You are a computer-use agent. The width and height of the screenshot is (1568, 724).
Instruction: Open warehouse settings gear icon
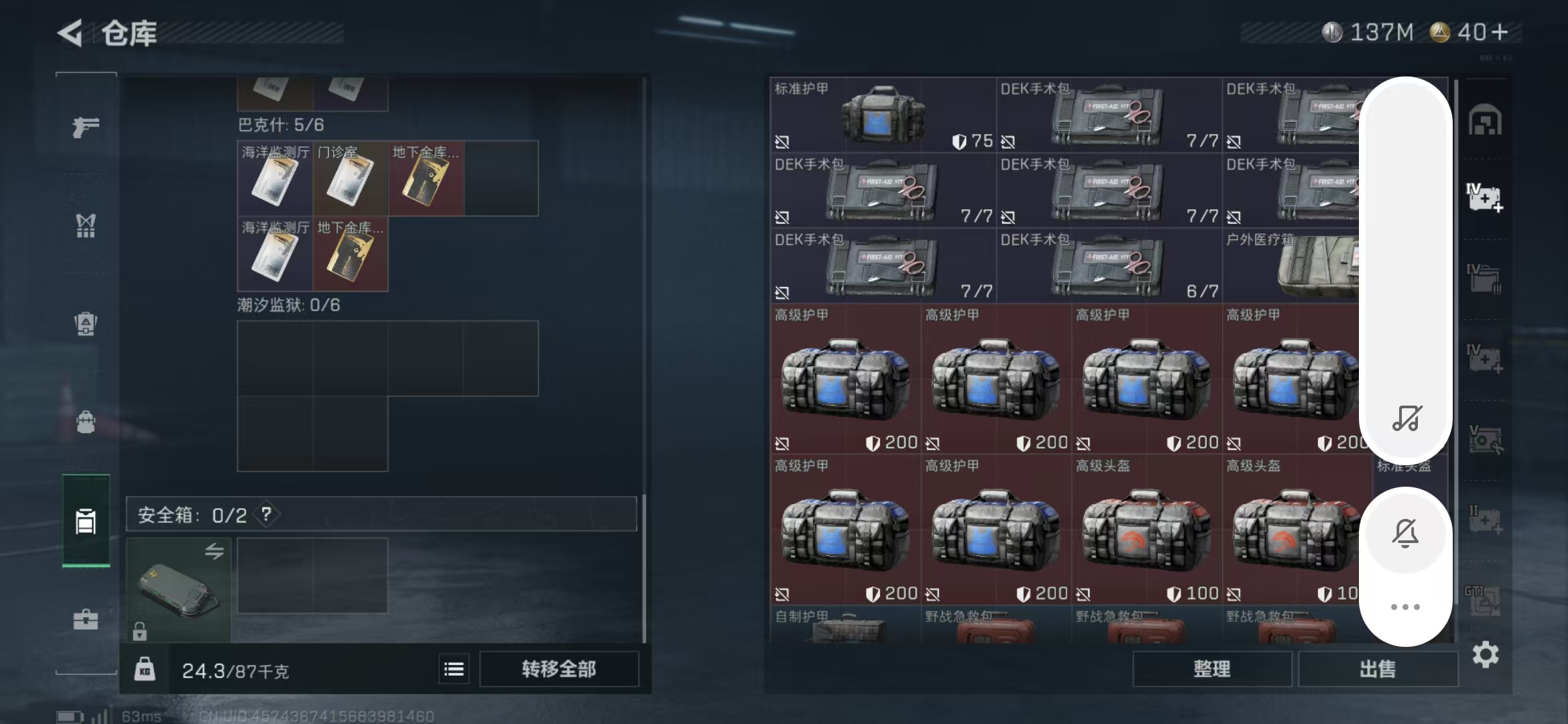pyautogui.click(x=1485, y=655)
